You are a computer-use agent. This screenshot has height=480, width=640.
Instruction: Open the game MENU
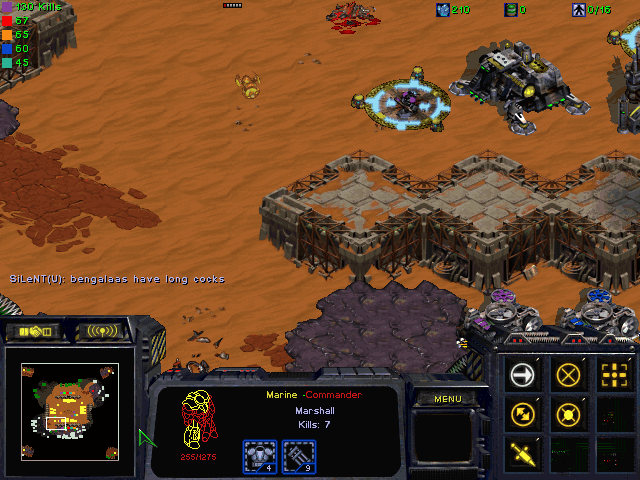[x=448, y=399]
